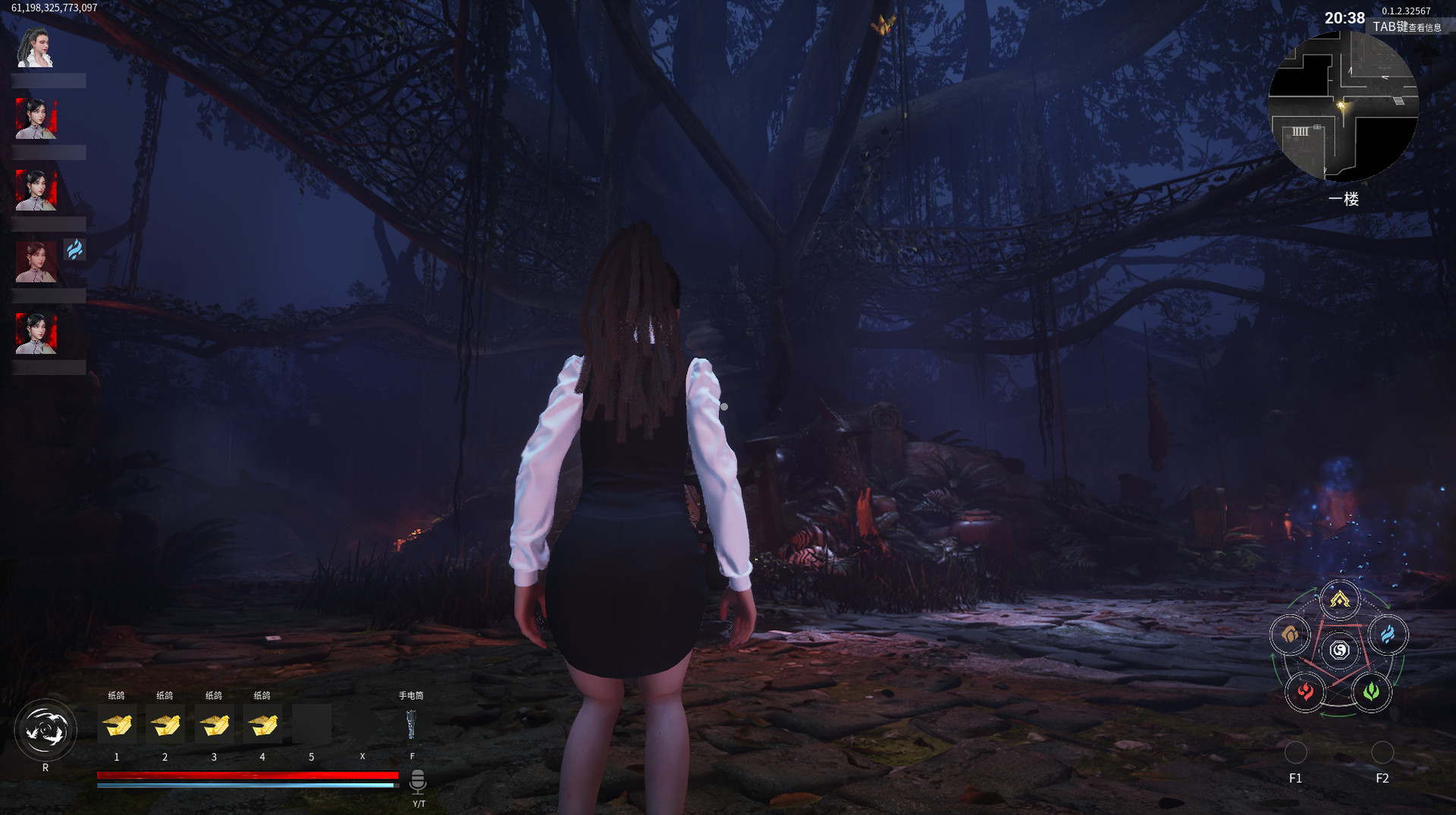Use the 纸鸽 paper pigeon in slot 1
This screenshot has height=815, width=1456.
click(x=117, y=724)
